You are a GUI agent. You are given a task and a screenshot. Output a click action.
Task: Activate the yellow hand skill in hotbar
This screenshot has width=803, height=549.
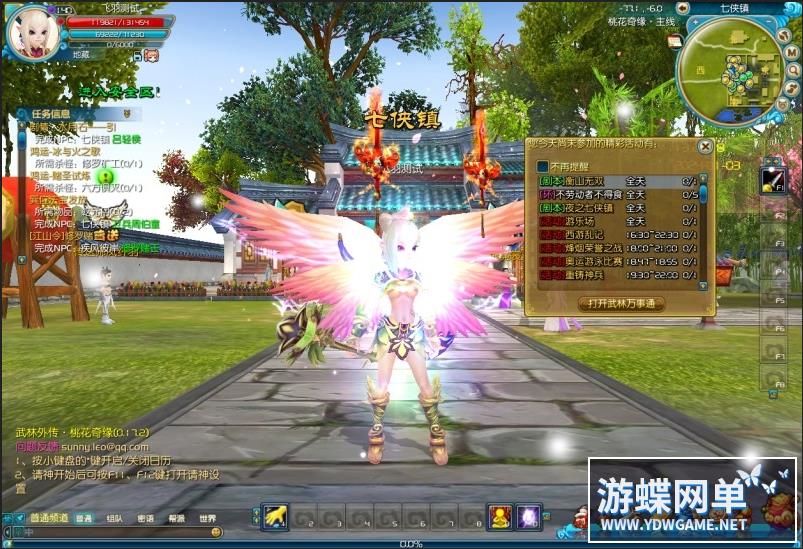pyautogui.click(x=275, y=516)
